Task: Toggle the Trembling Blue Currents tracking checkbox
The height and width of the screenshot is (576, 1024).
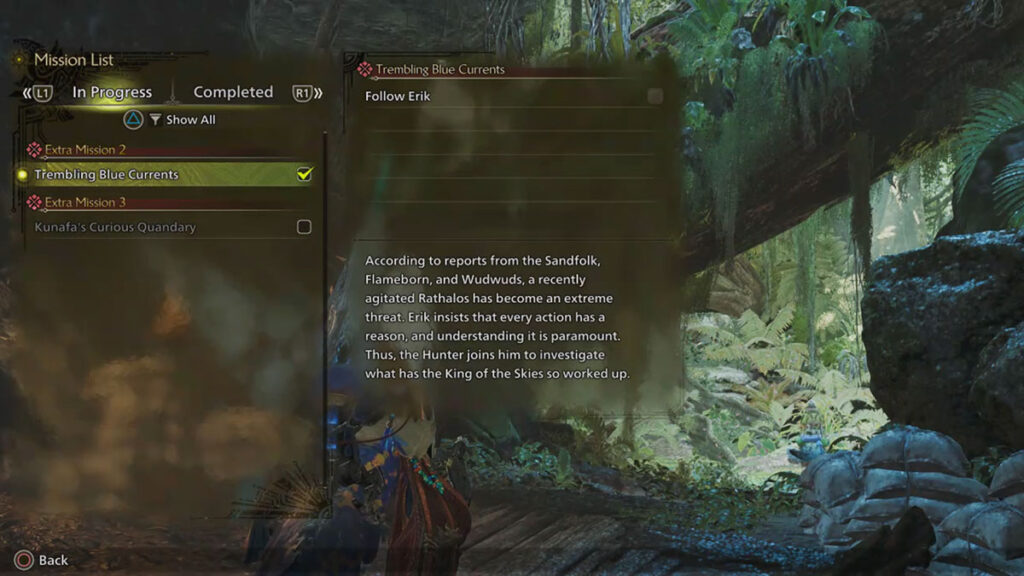Action: [x=304, y=174]
